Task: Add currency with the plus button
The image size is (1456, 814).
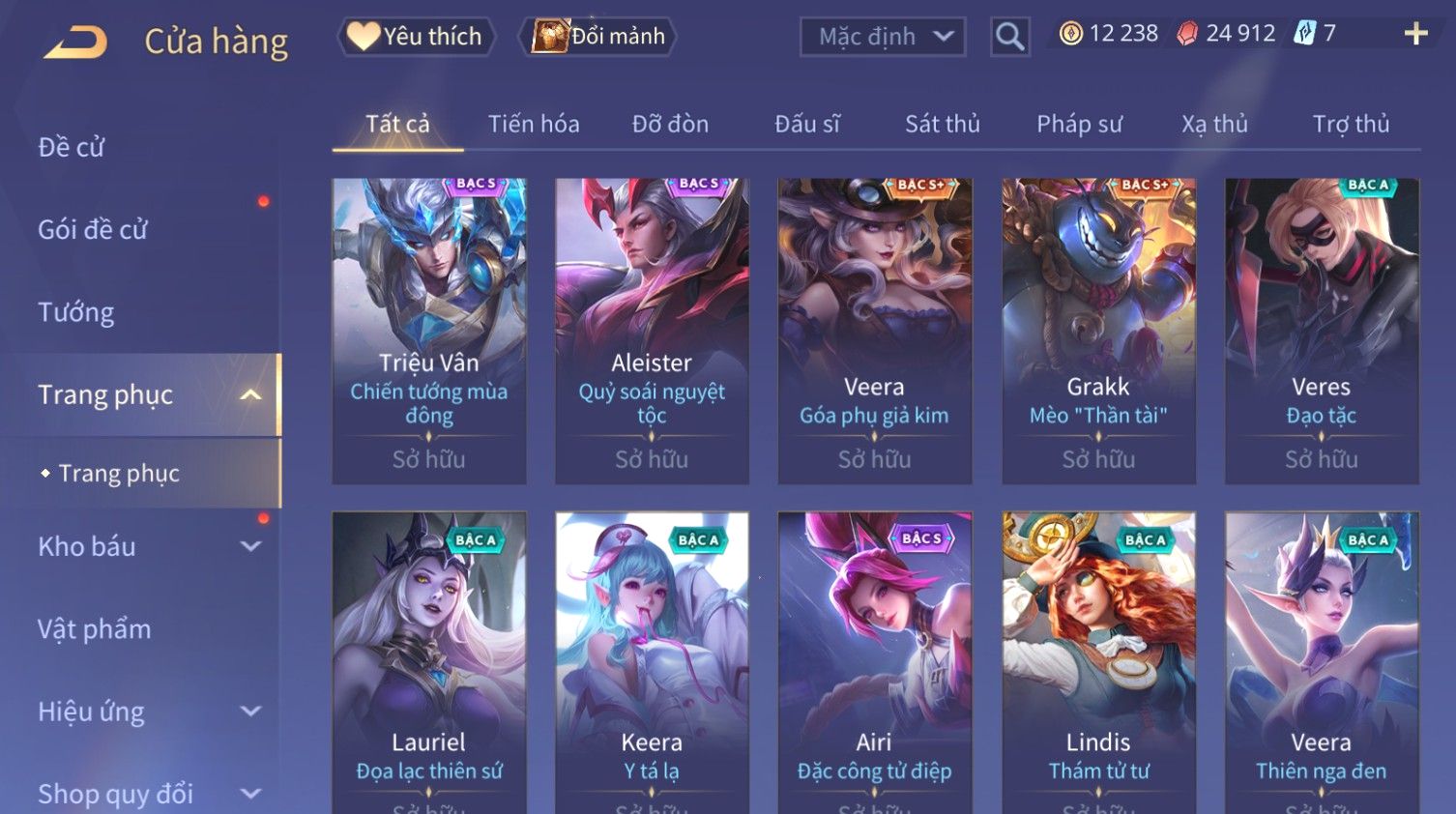Action: tap(1415, 34)
